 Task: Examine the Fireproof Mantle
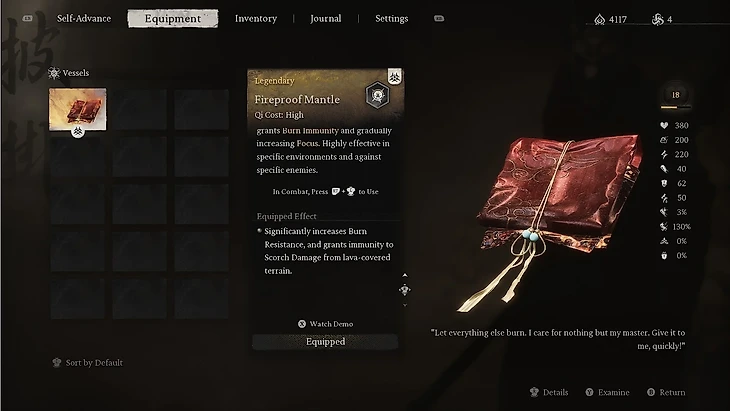[607, 393]
